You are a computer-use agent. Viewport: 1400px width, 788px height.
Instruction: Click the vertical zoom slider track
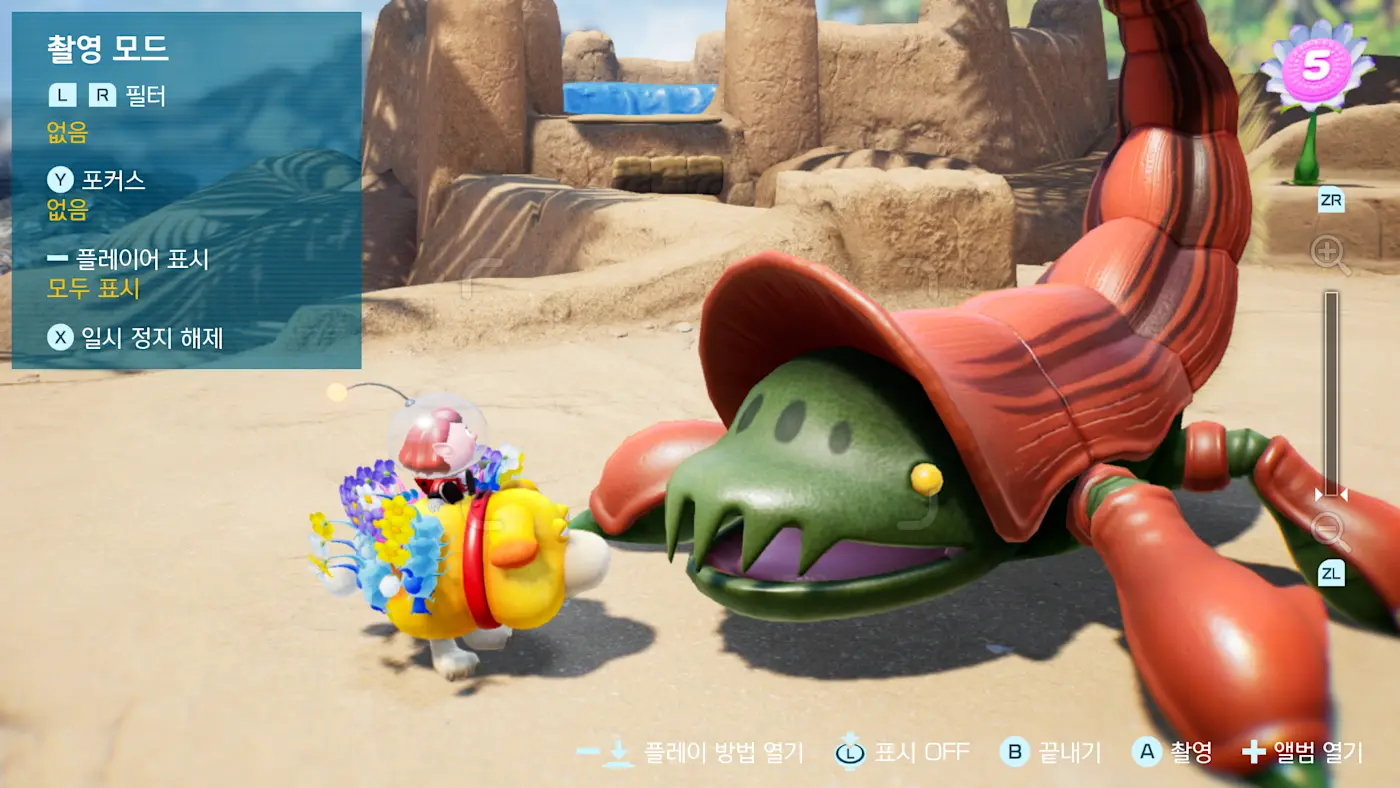point(1331,390)
